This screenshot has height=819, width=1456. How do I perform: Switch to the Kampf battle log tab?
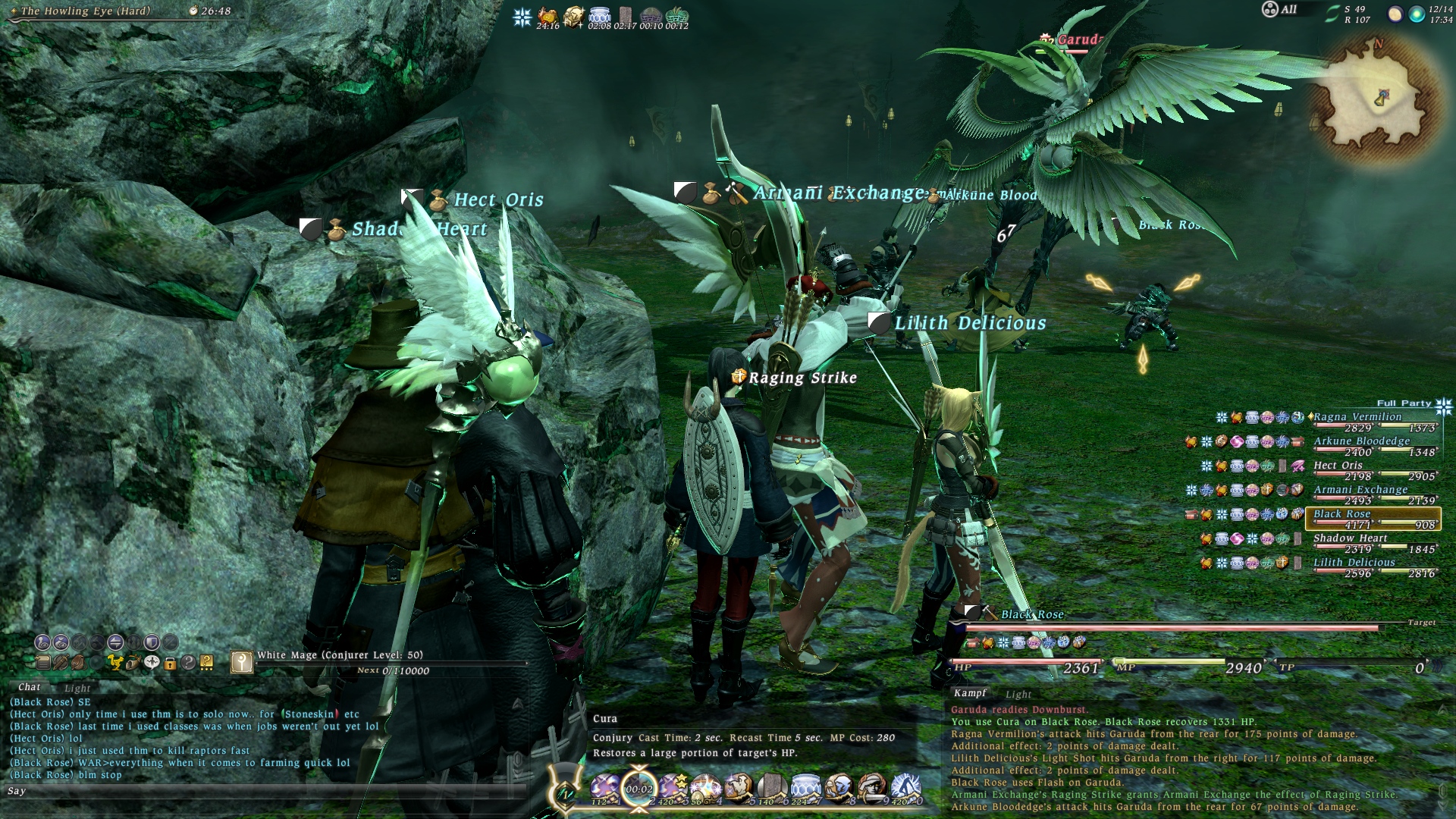click(970, 693)
